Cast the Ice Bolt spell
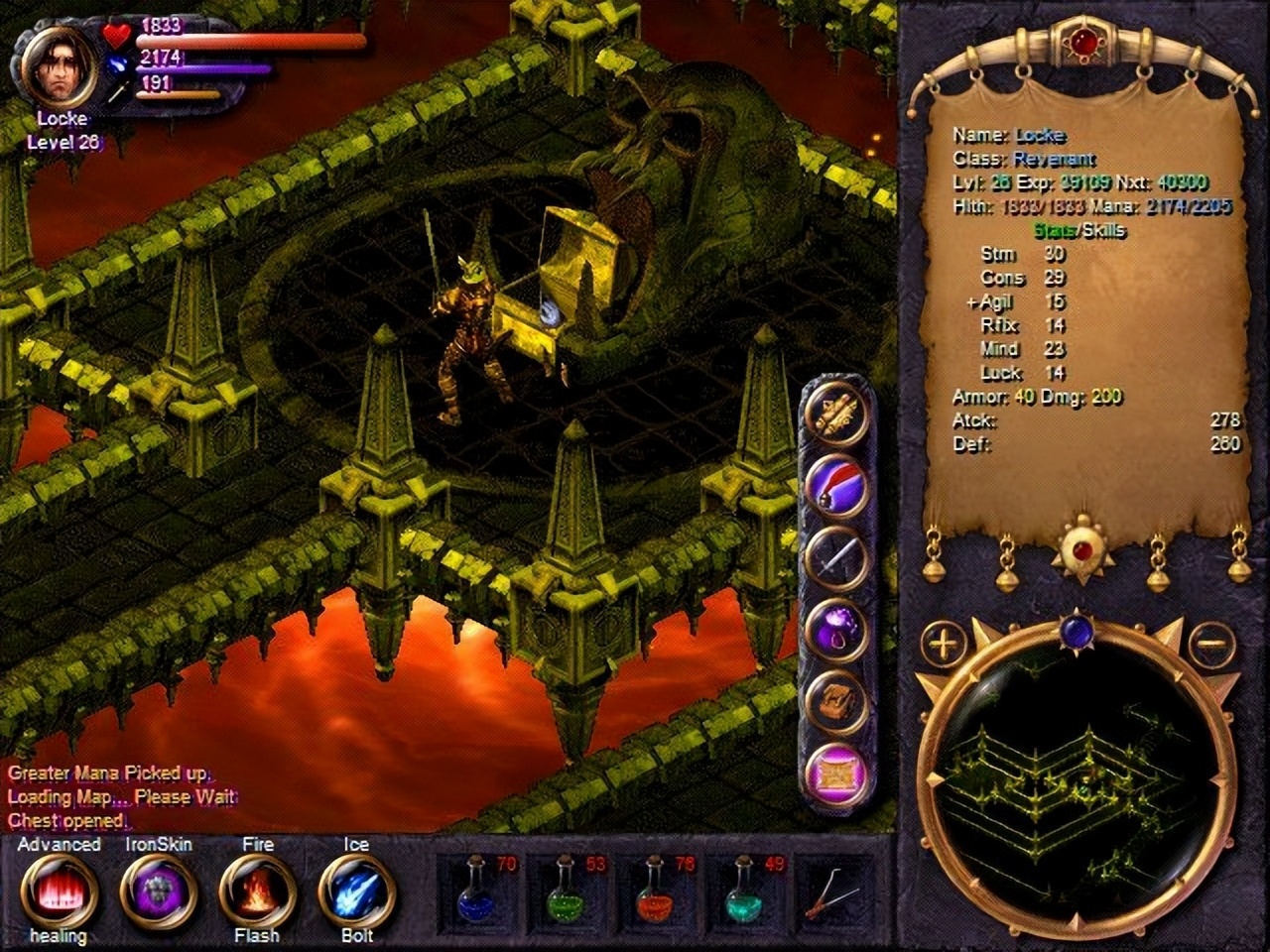 357,890
